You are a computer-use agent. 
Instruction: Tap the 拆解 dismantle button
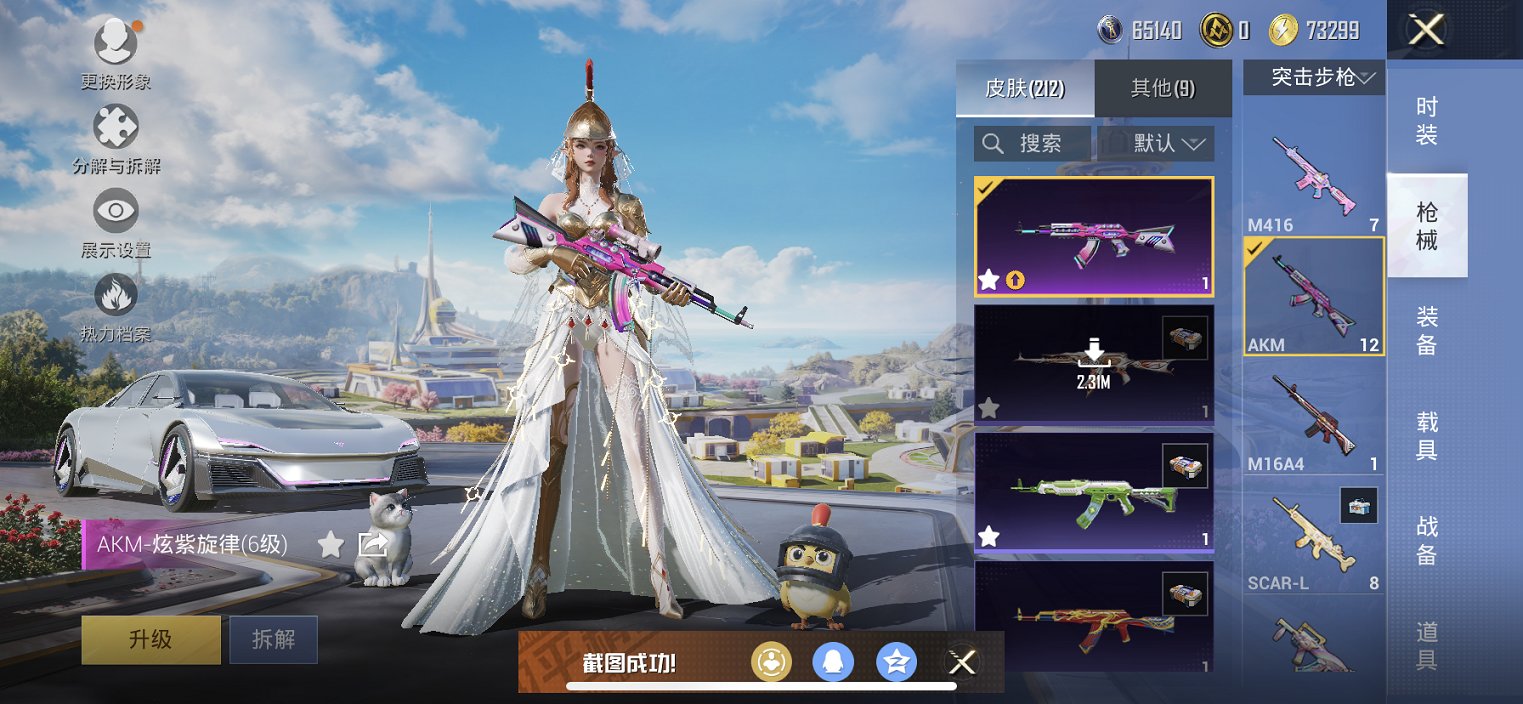[x=273, y=640]
